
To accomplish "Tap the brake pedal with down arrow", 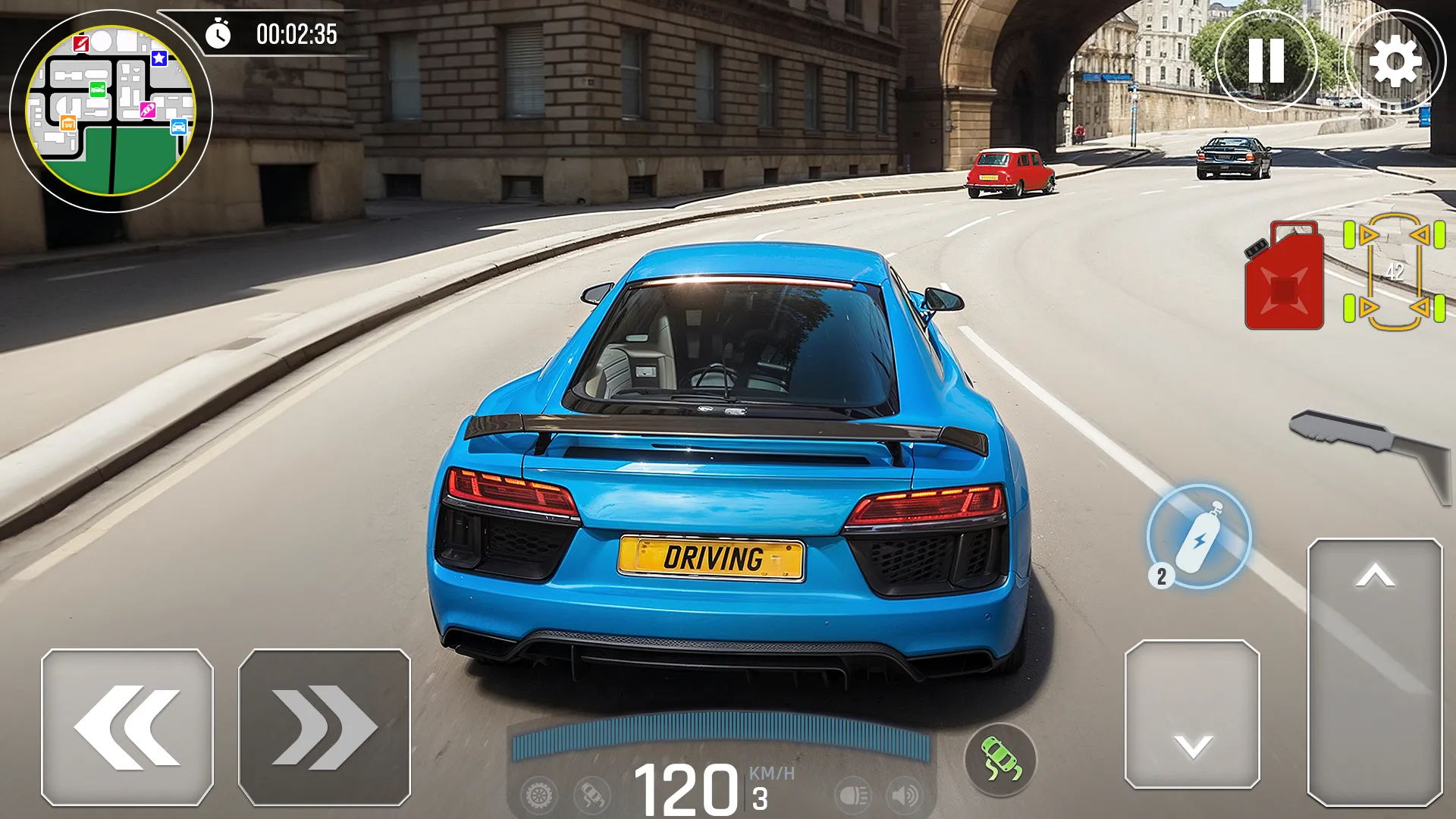I will pyautogui.click(x=1192, y=714).
